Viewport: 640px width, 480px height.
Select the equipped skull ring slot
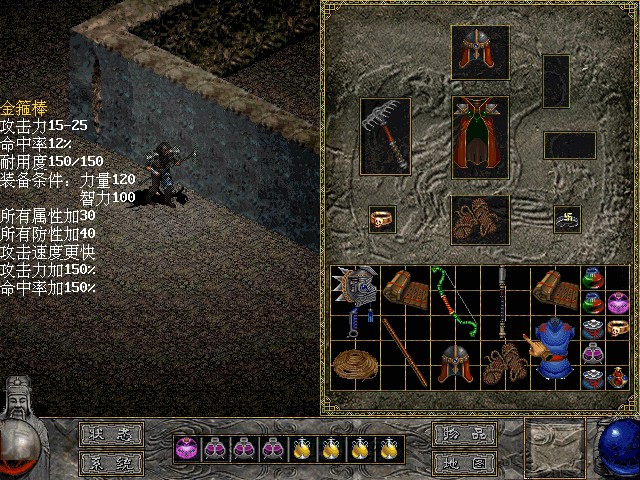pyautogui.click(x=382, y=219)
